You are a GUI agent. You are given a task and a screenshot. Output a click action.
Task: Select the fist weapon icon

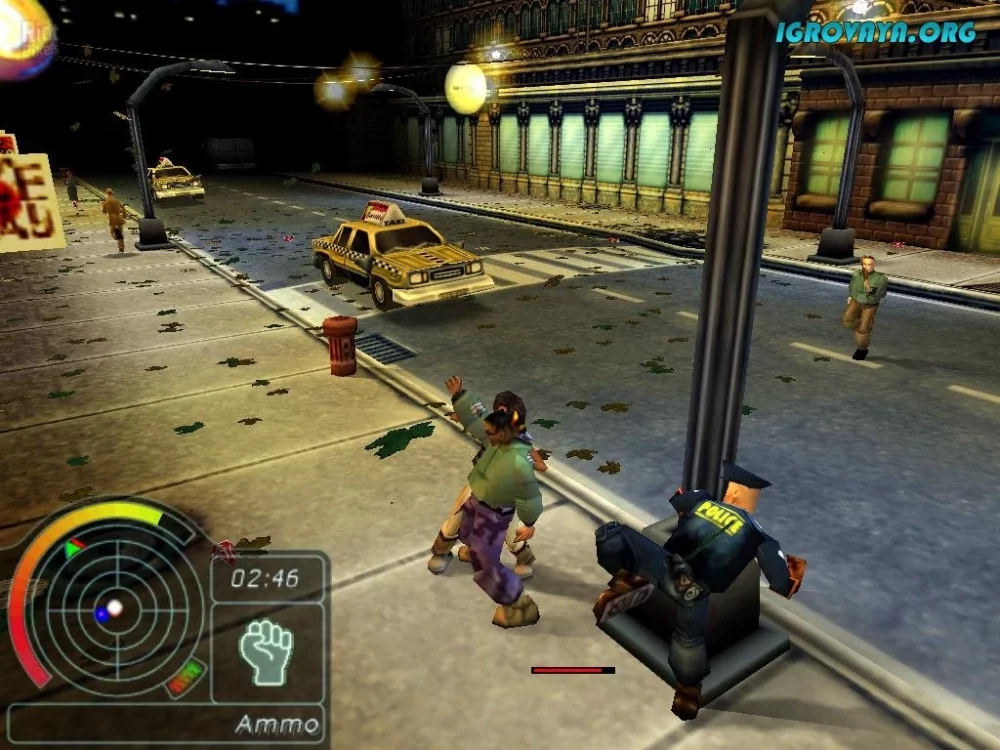266,652
